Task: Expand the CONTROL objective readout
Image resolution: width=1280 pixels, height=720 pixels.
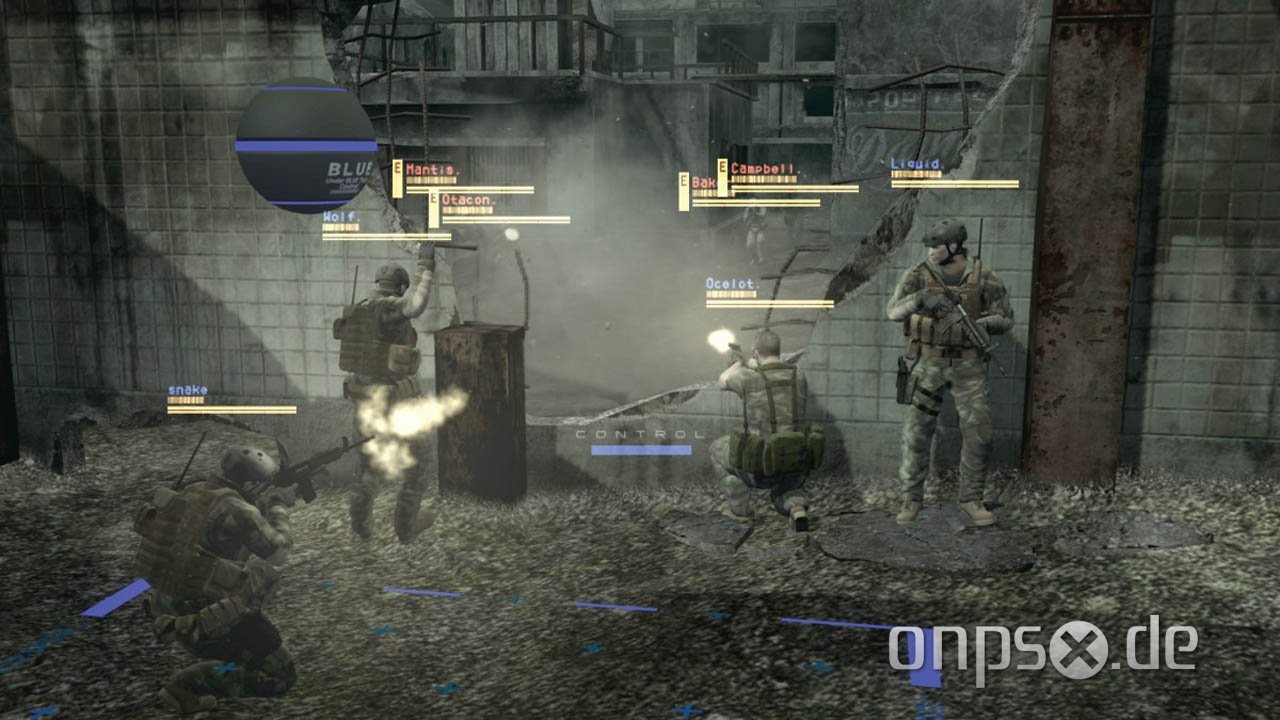Action: pos(640,435)
